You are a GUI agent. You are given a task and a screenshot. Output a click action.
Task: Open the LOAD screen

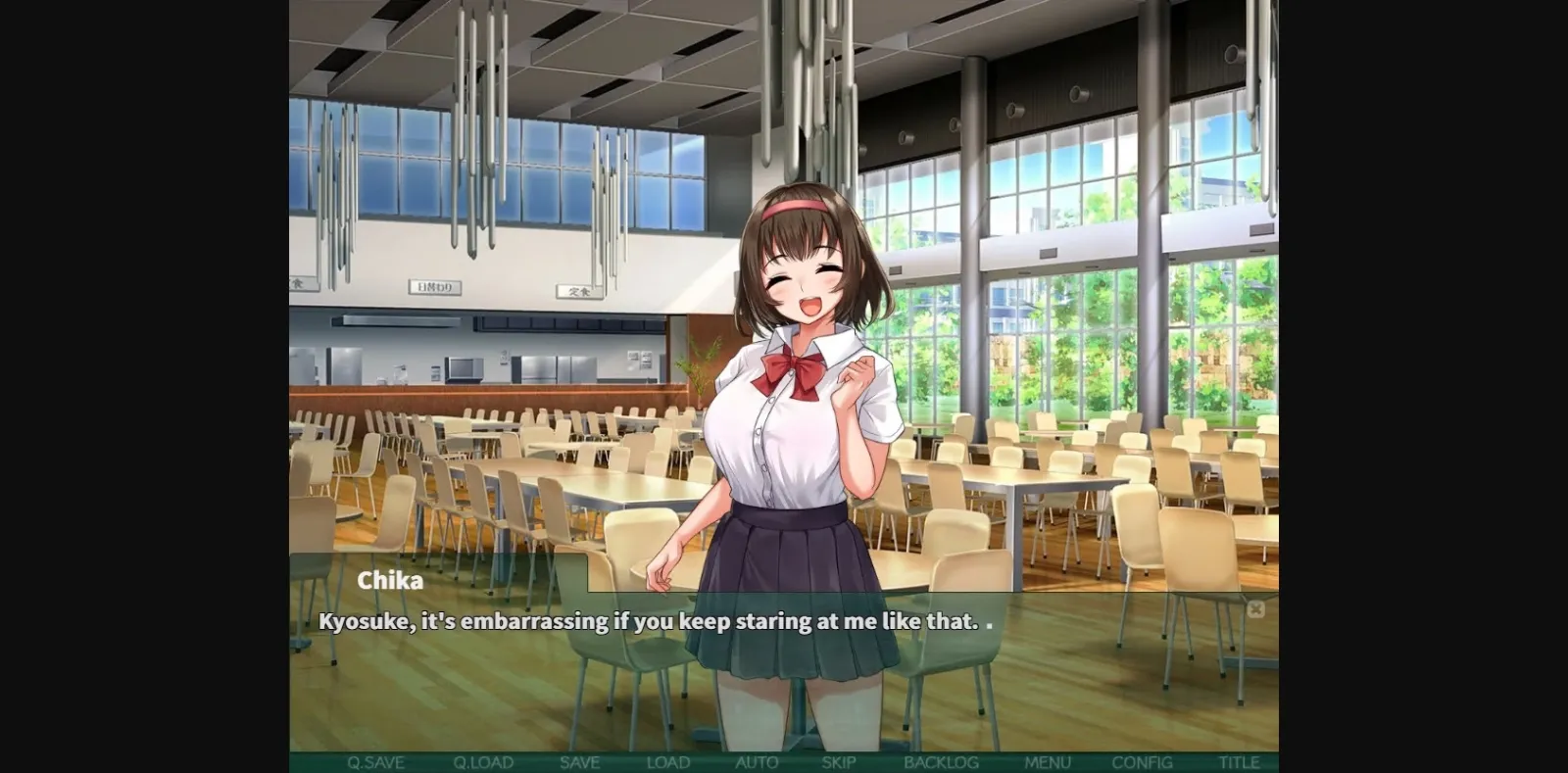[x=667, y=761]
